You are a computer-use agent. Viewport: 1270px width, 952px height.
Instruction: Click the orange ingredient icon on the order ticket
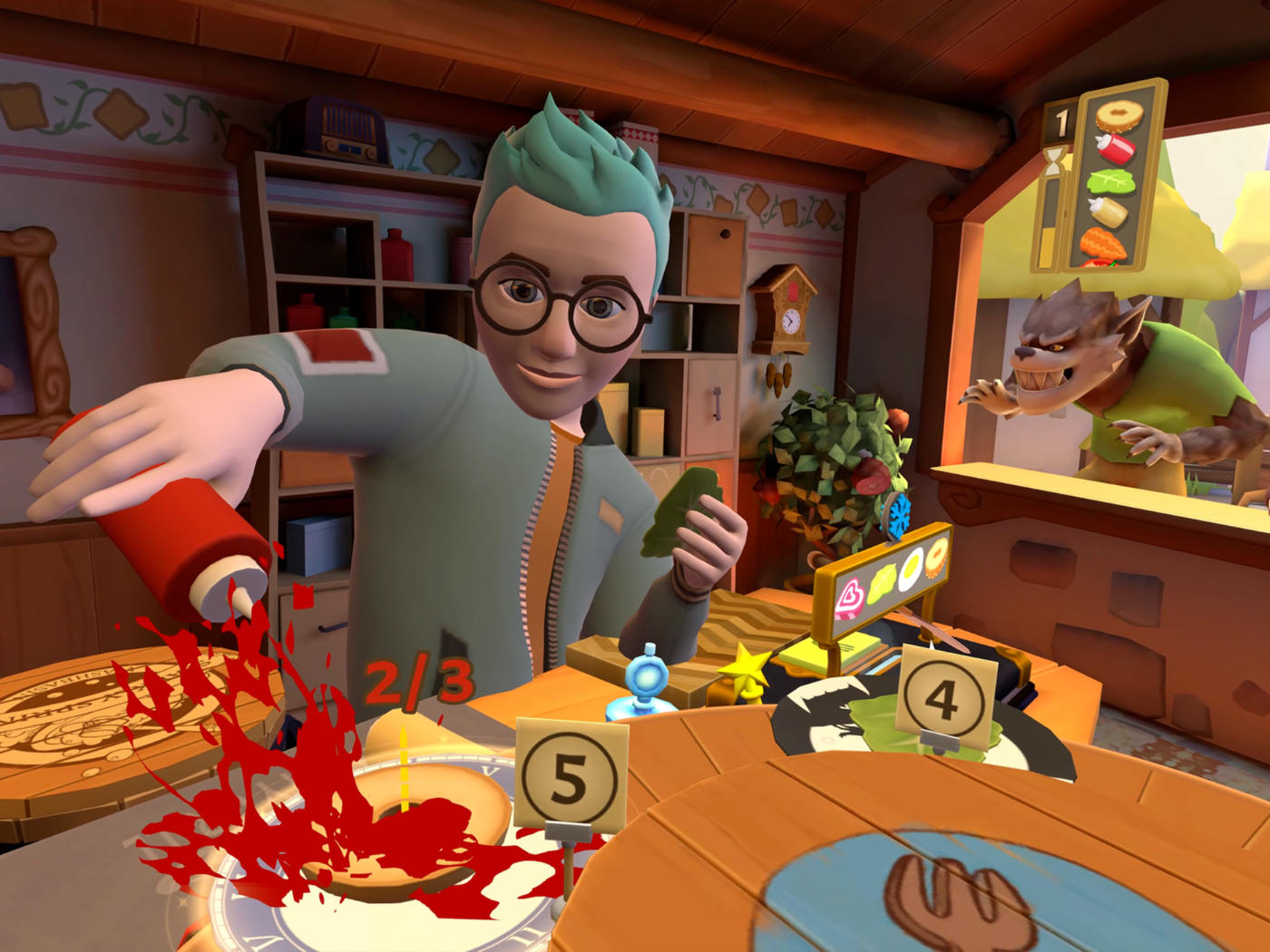pyautogui.click(x=1105, y=244)
